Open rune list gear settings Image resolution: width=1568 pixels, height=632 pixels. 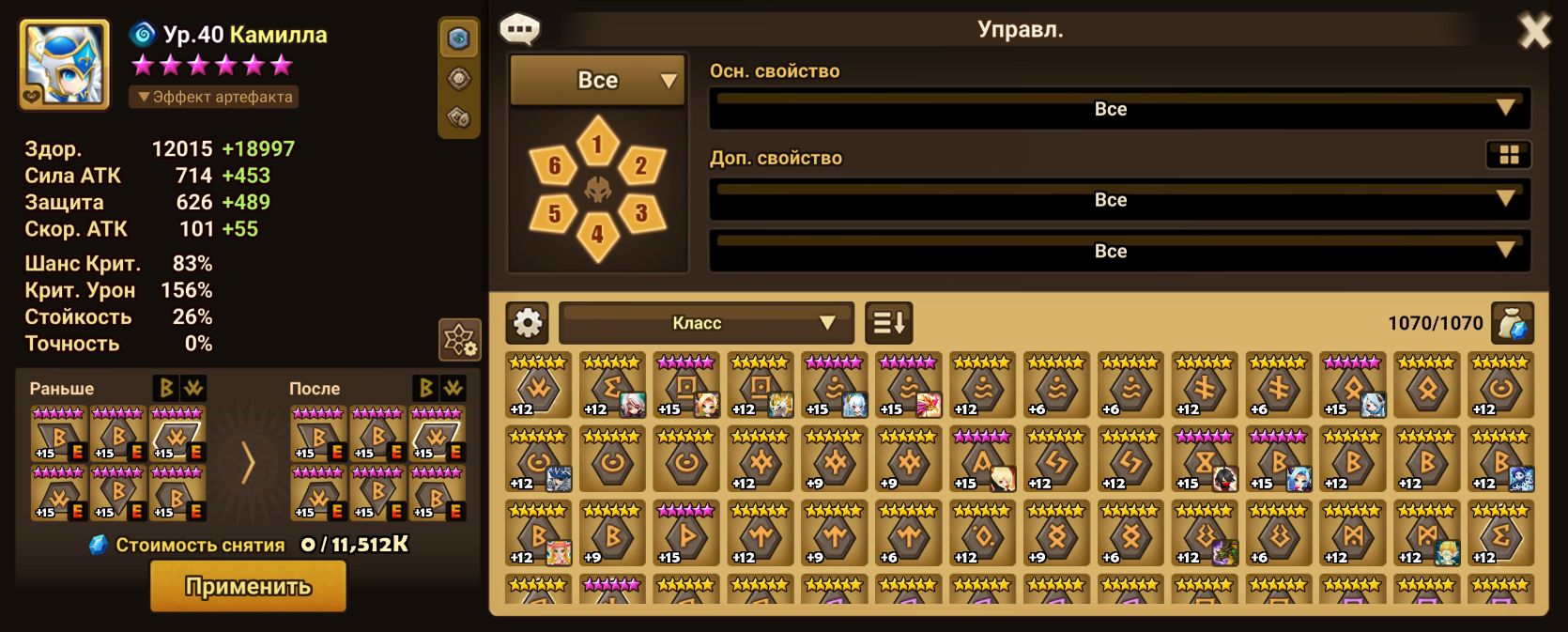coord(527,323)
